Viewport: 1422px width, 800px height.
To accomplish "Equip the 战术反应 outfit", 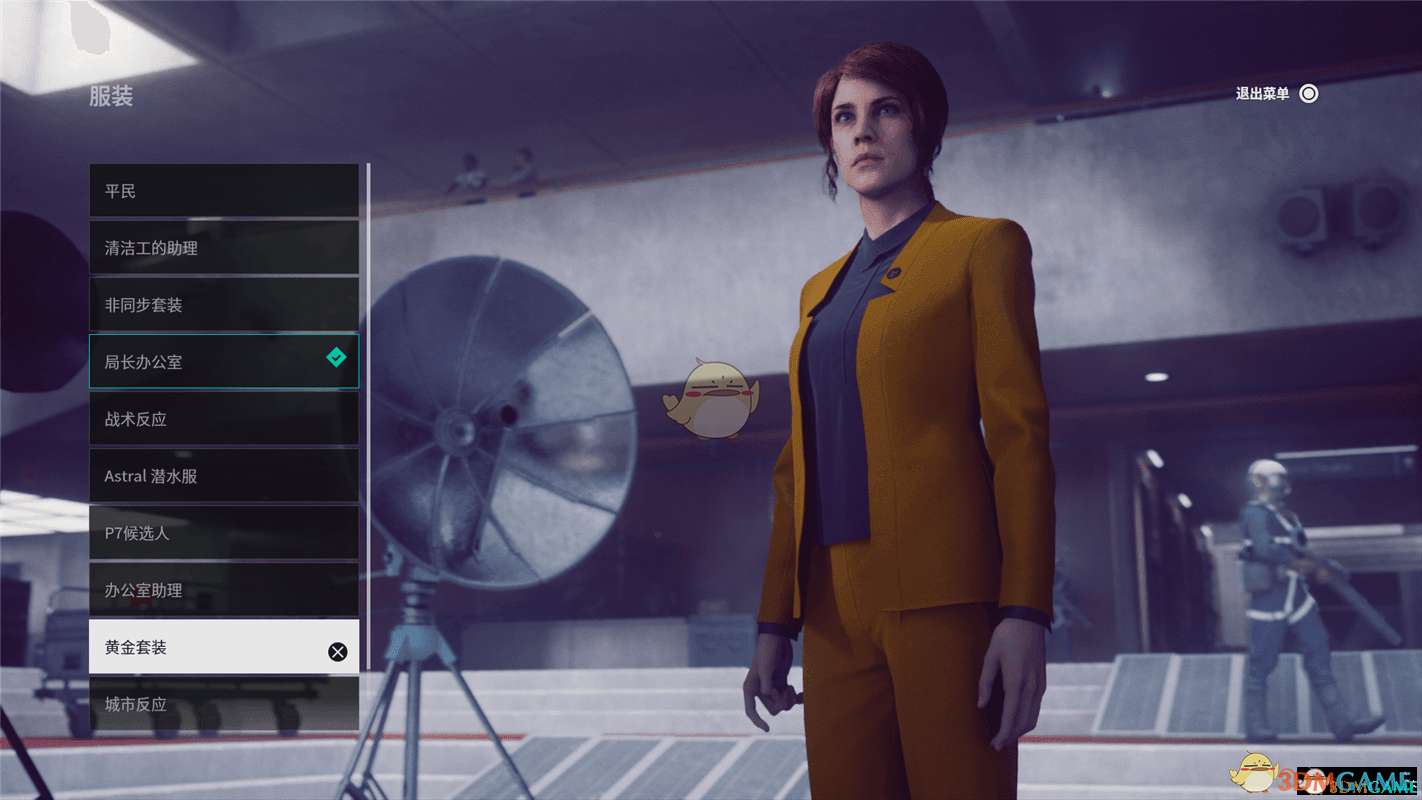I will click(x=223, y=419).
